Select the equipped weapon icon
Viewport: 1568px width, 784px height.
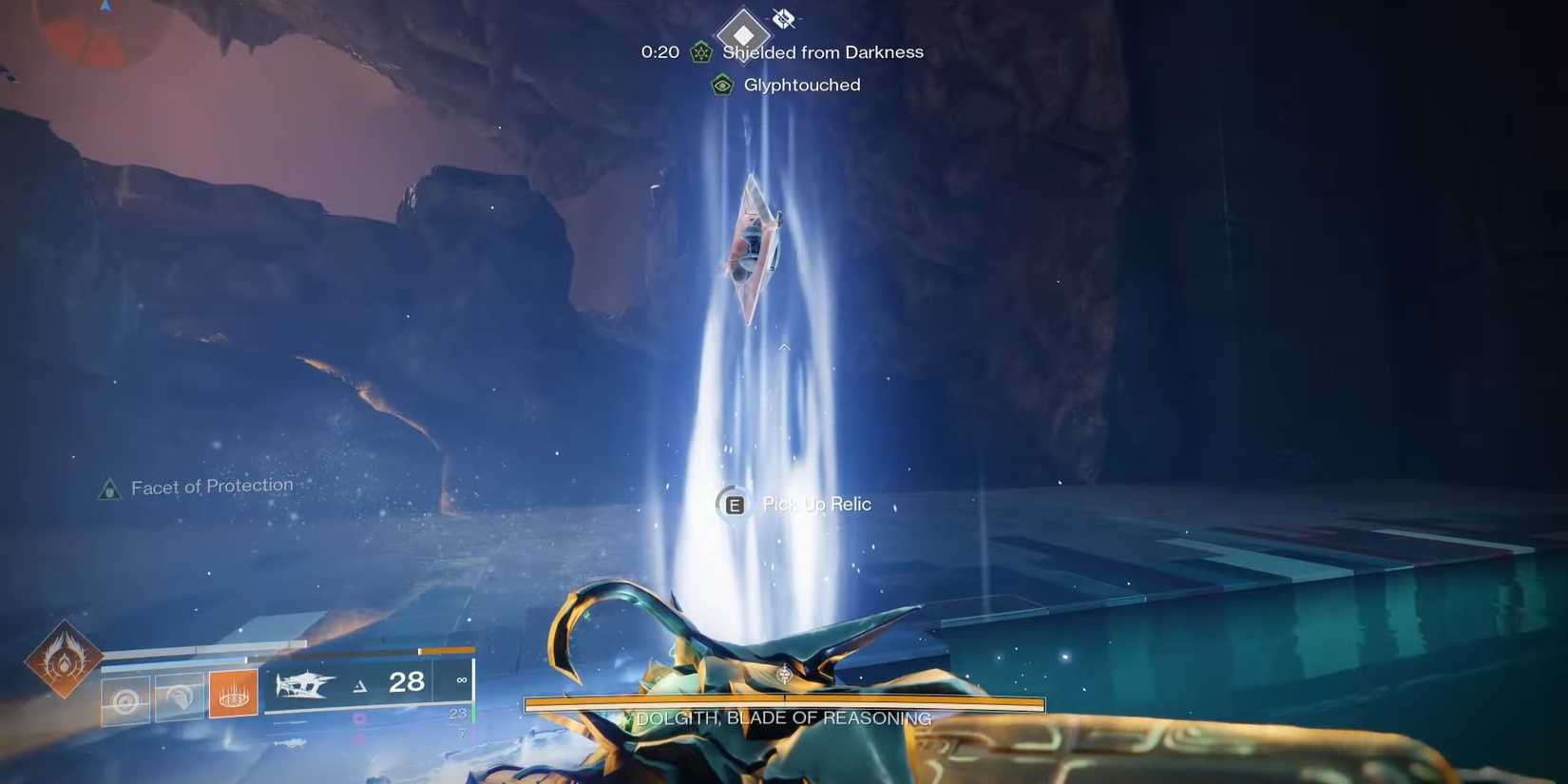coord(305,683)
